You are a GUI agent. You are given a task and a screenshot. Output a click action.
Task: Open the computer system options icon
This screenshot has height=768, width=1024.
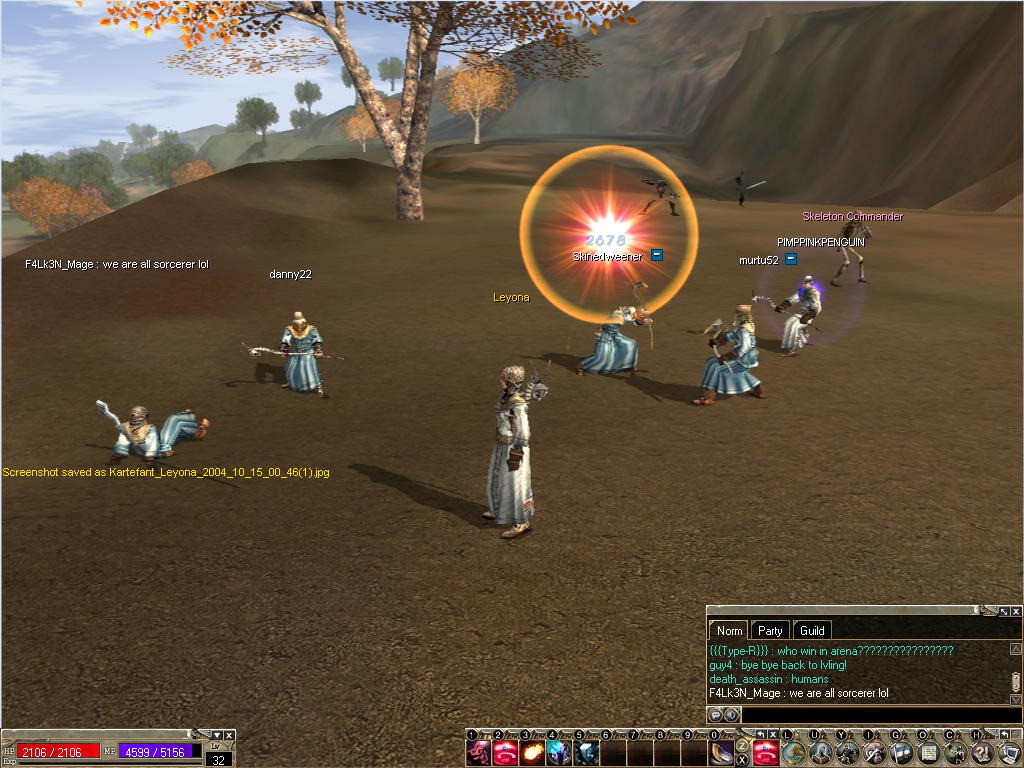[x=1009, y=753]
